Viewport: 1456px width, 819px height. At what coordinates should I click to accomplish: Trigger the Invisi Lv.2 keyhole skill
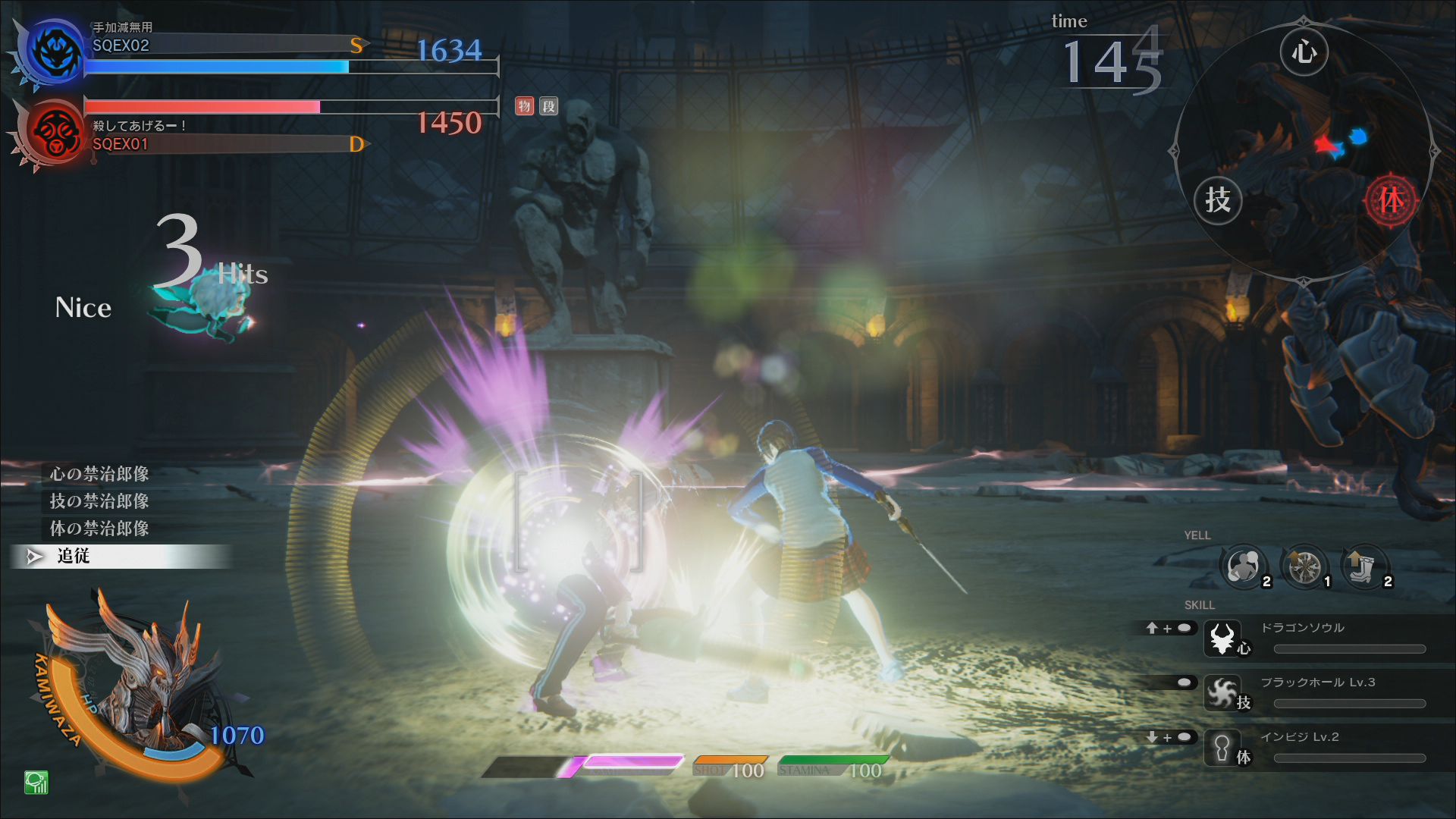click(1222, 747)
